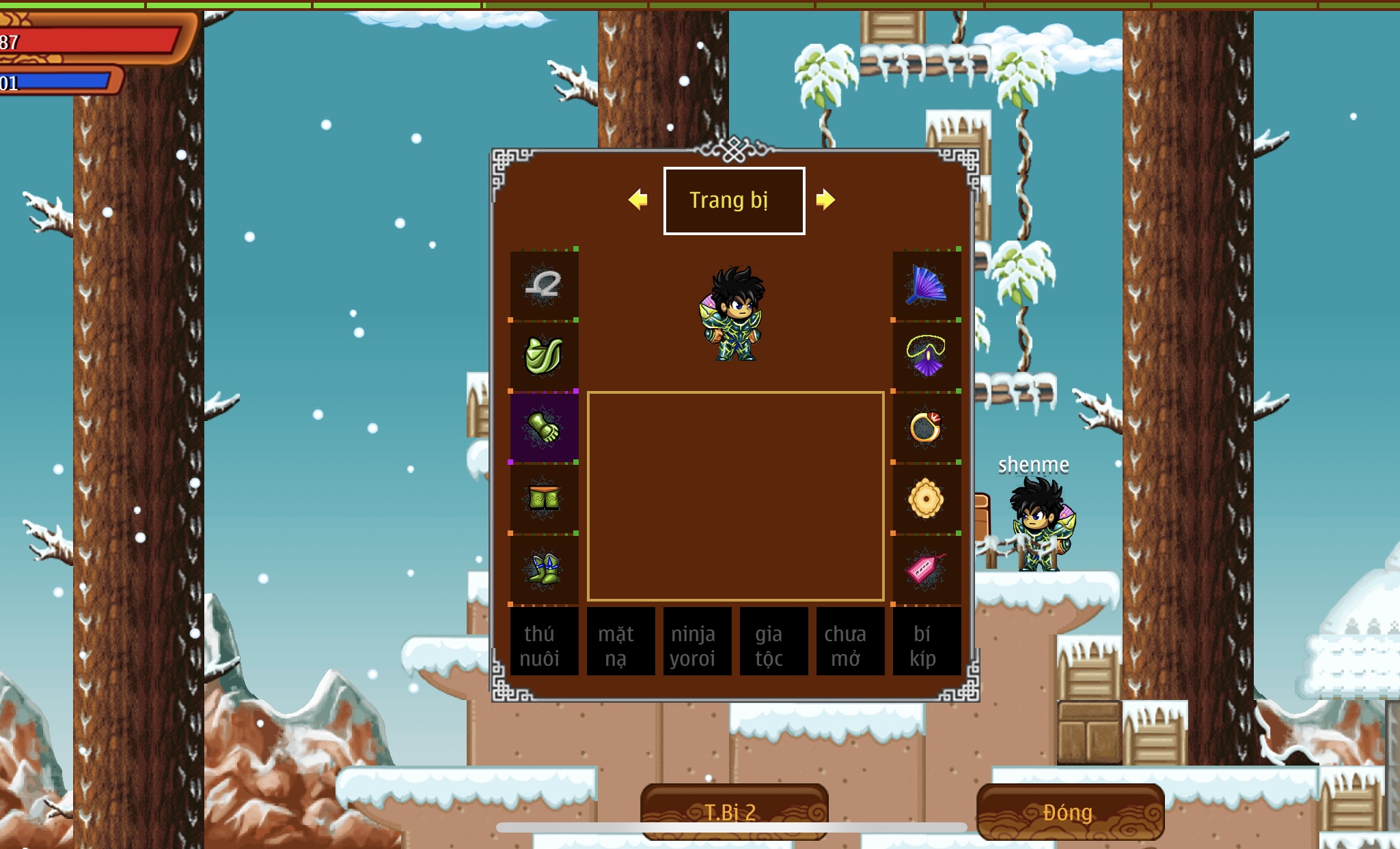Select the gold ring equipment slot
This screenshot has width=1400, height=849.
[x=927, y=427]
